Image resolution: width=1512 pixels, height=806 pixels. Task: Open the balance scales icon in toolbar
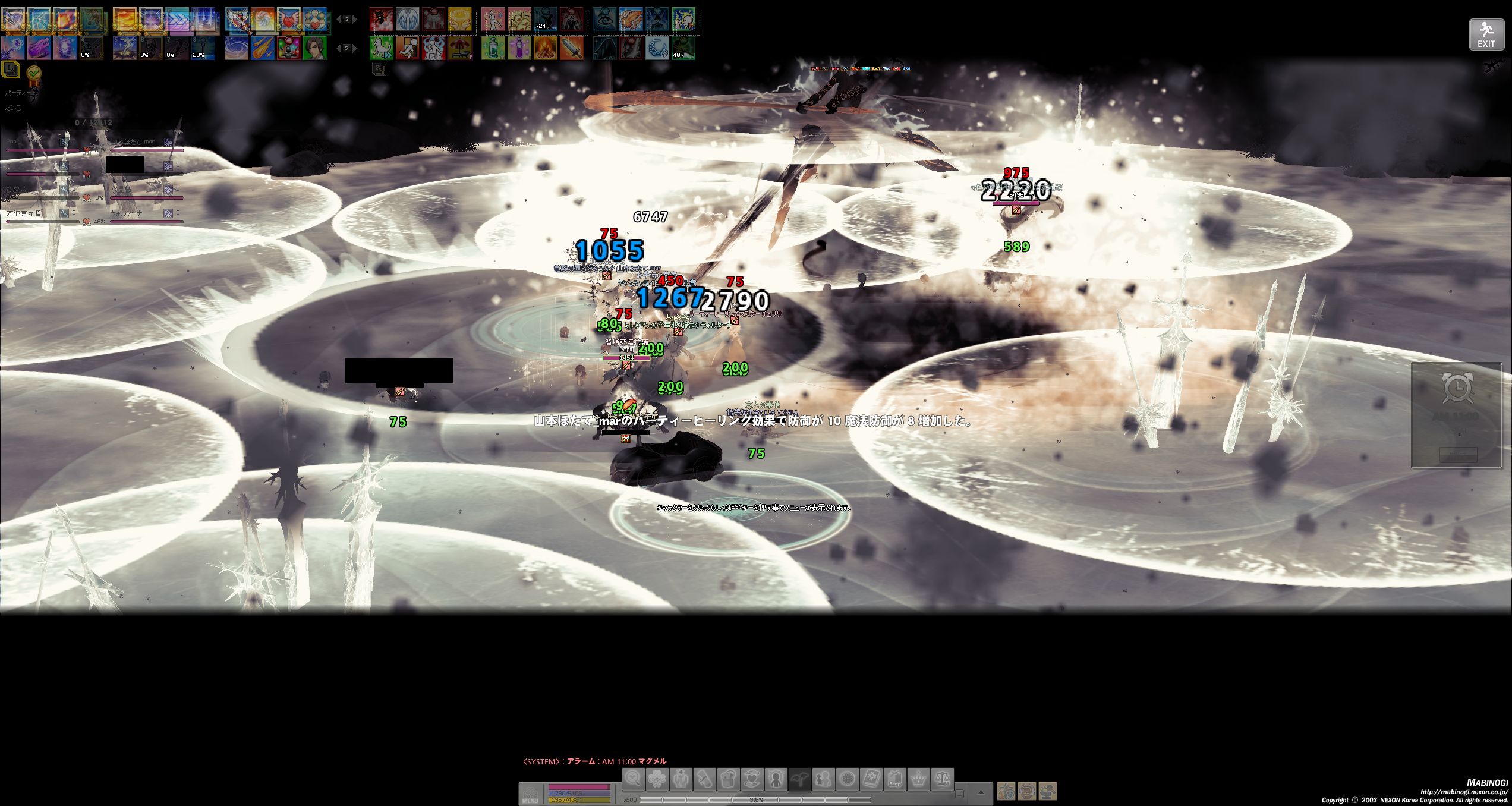[x=943, y=779]
